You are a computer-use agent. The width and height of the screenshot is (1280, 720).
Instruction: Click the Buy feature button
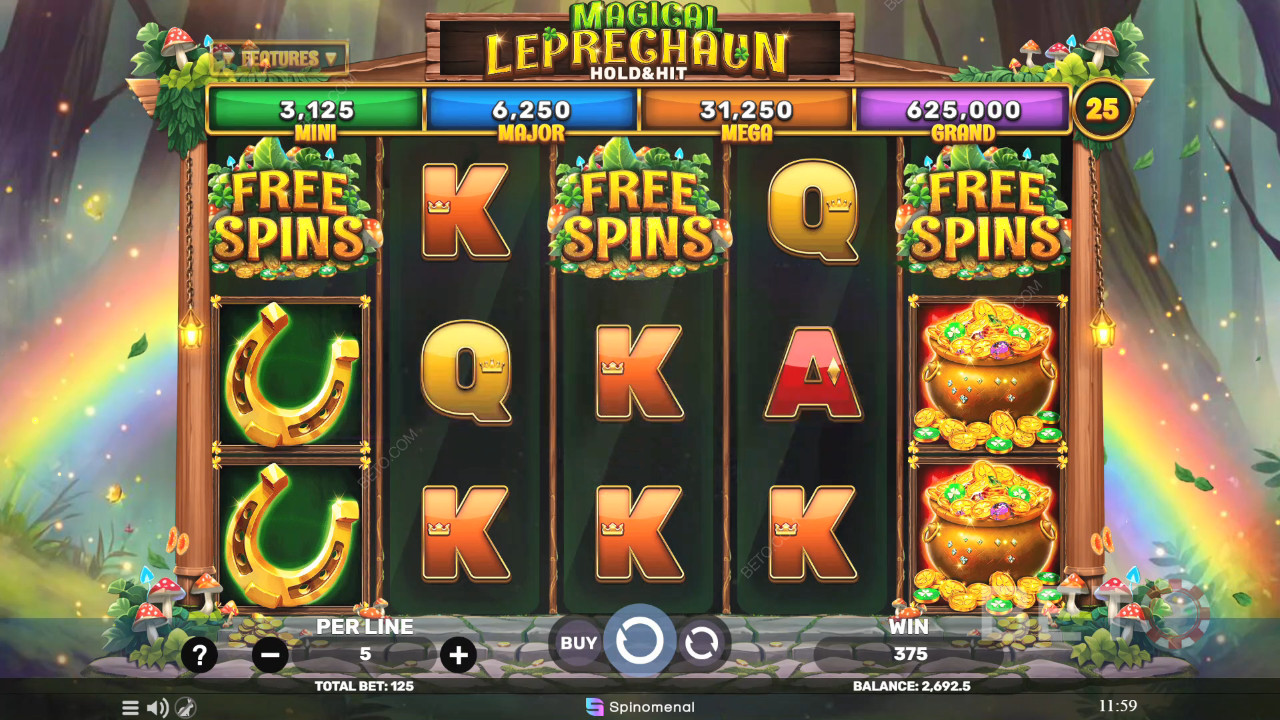coord(578,643)
